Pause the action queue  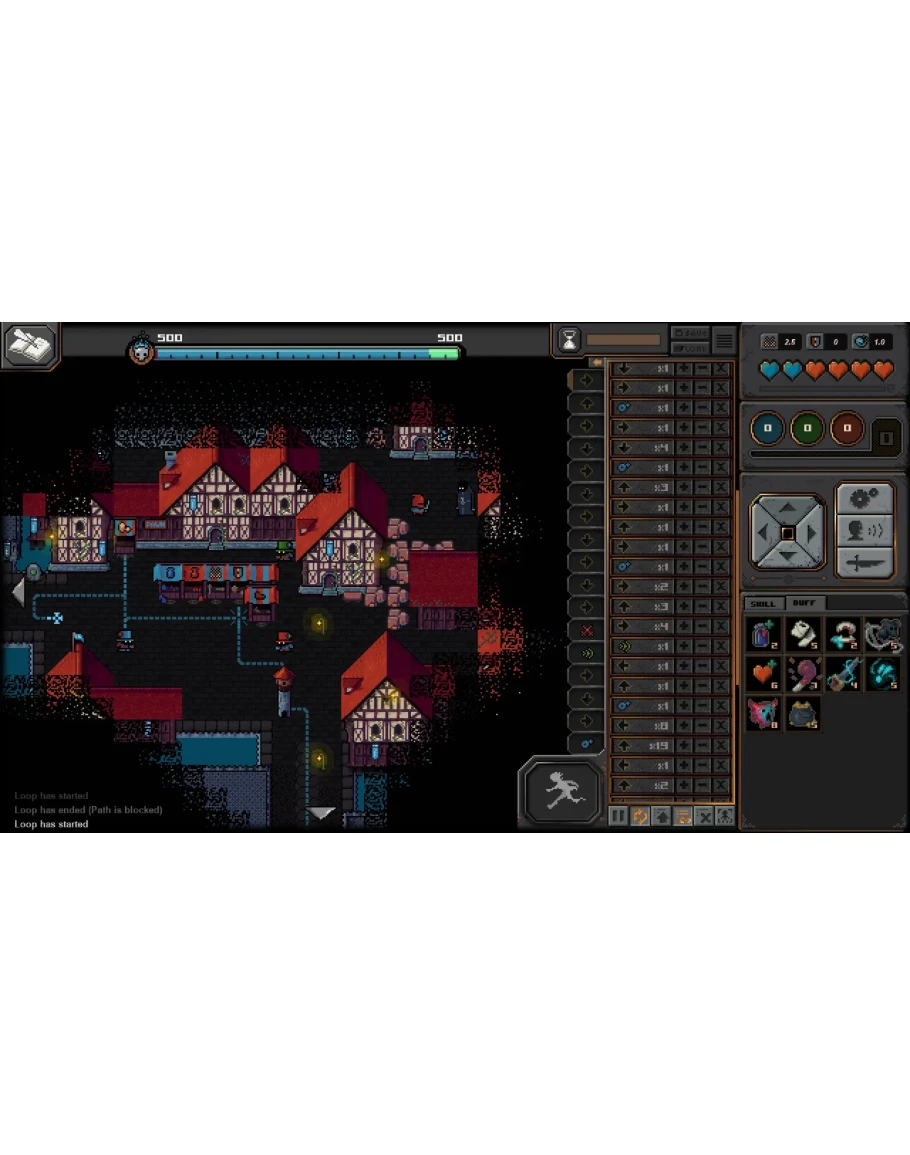619,816
